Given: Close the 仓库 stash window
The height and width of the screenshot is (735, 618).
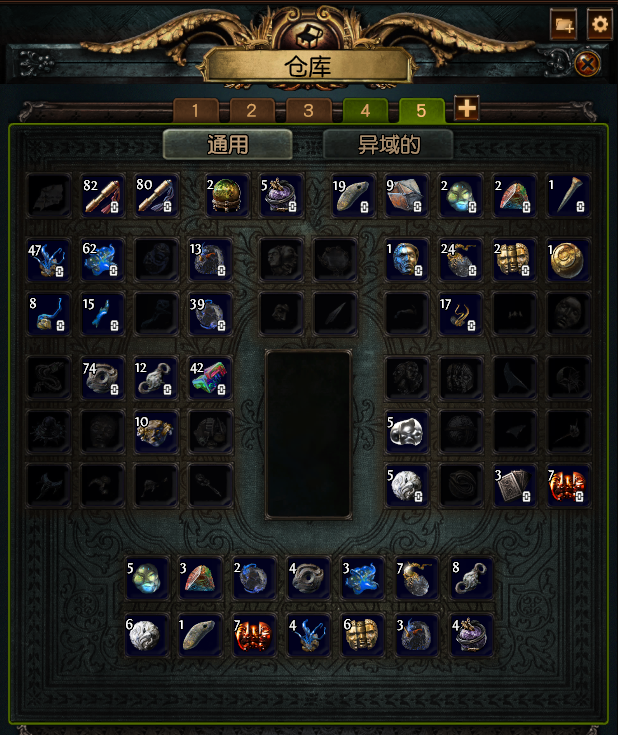Looking at the screenshot, I should click(588, 65).
